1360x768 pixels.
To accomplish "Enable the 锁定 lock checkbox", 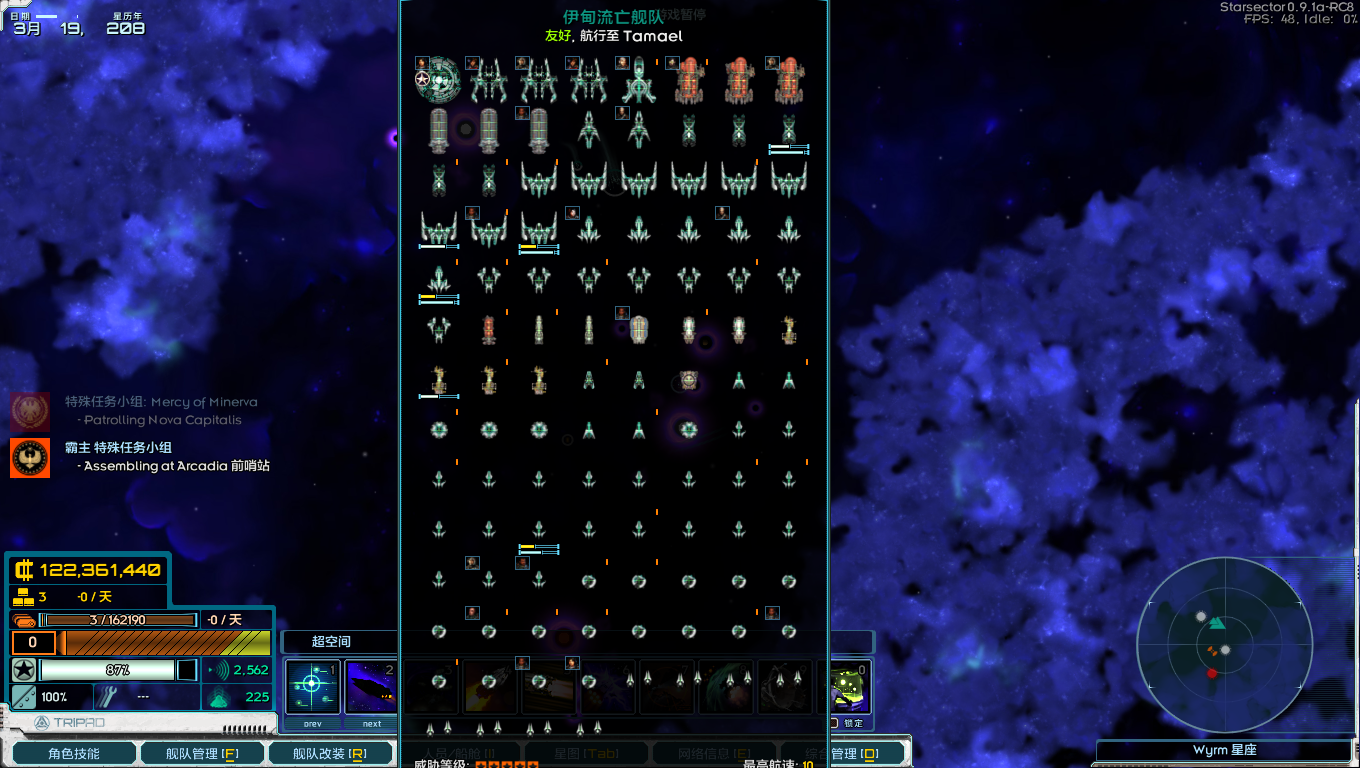I will (x=833, y=723).
